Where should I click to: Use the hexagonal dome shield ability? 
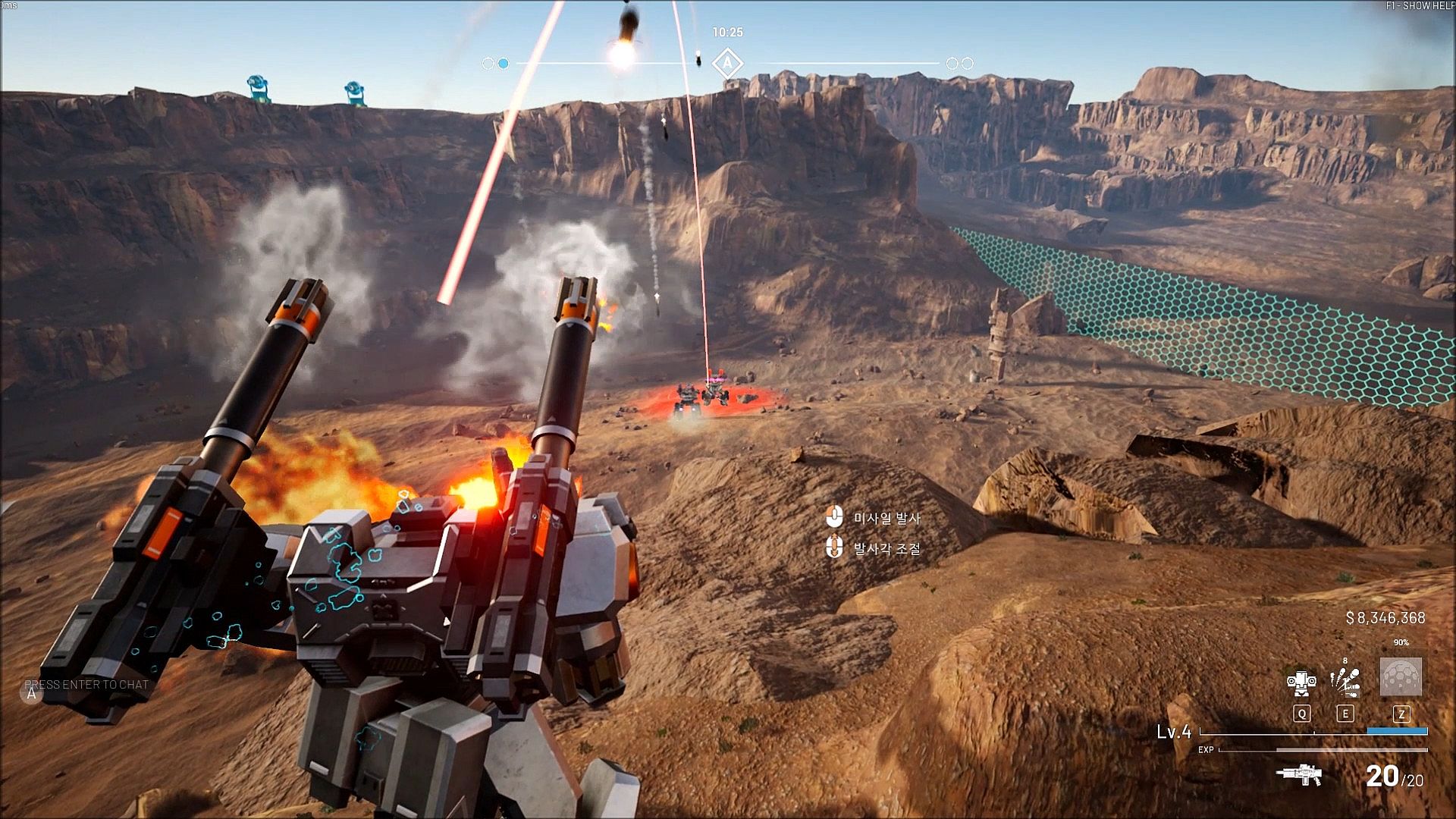(1401, 676)
